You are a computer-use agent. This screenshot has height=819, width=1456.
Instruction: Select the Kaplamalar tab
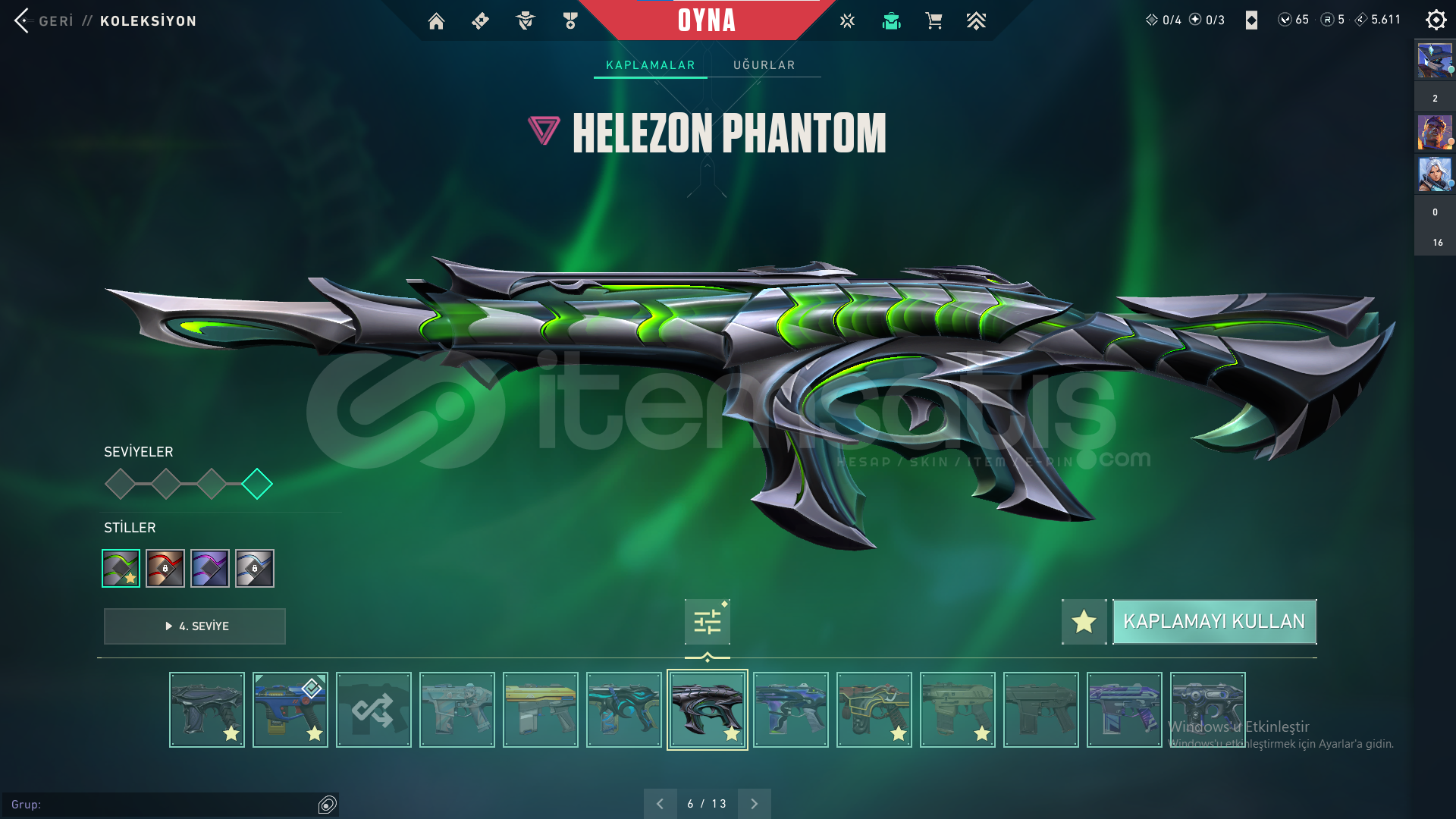[x=650, y=65]
